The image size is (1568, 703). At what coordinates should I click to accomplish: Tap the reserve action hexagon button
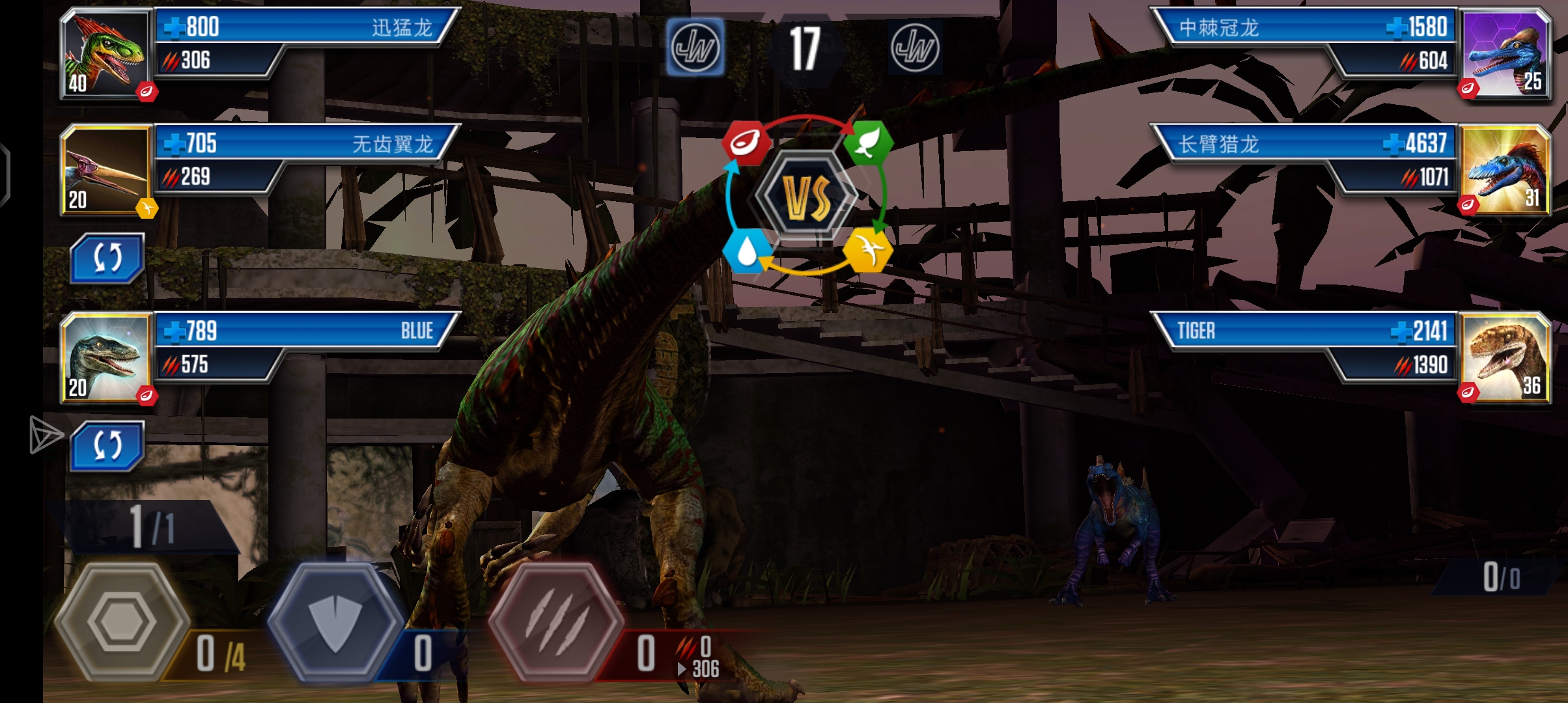pos(122,622)
